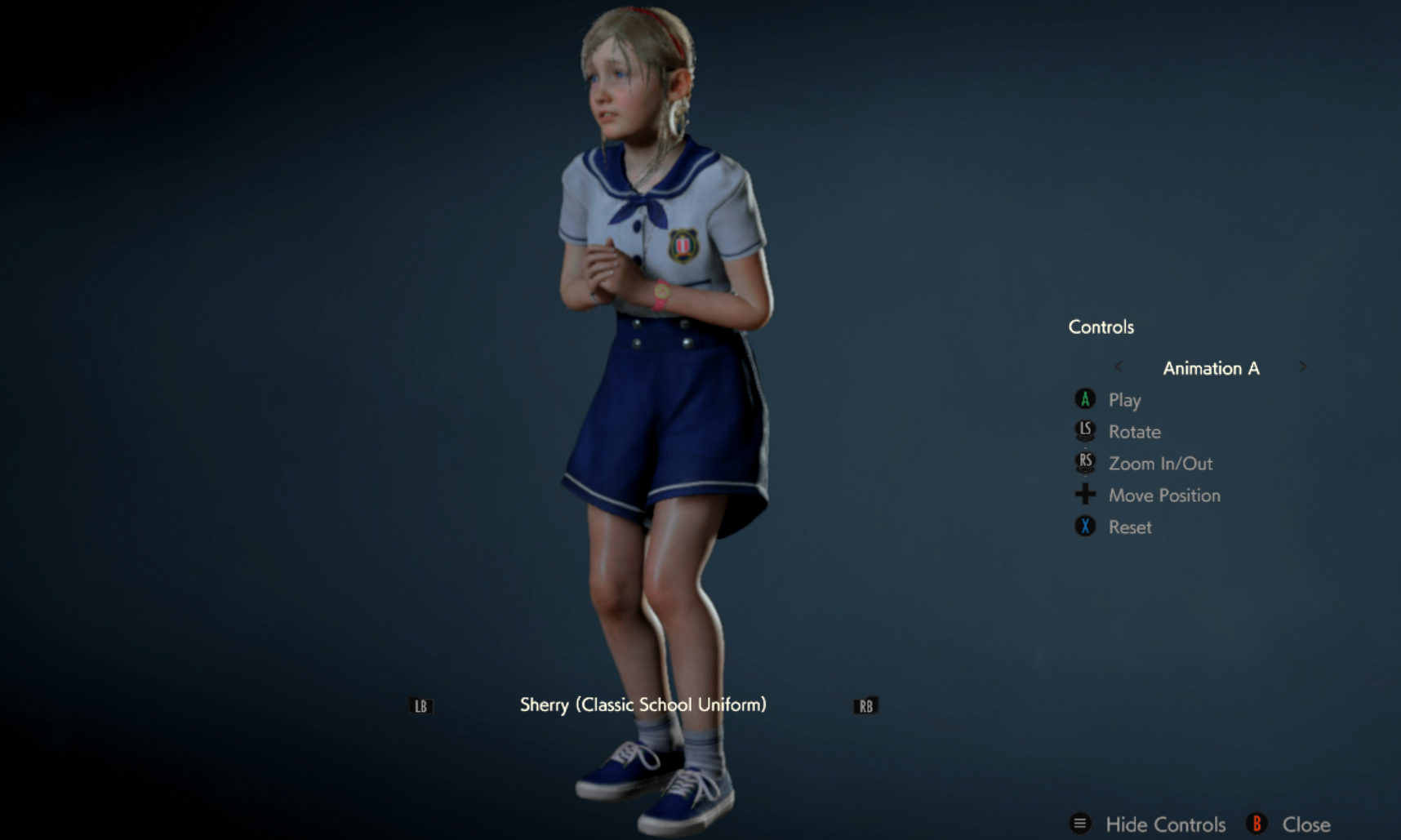Select the LS stick icon next to Rotate

[x=1085, y=431]
